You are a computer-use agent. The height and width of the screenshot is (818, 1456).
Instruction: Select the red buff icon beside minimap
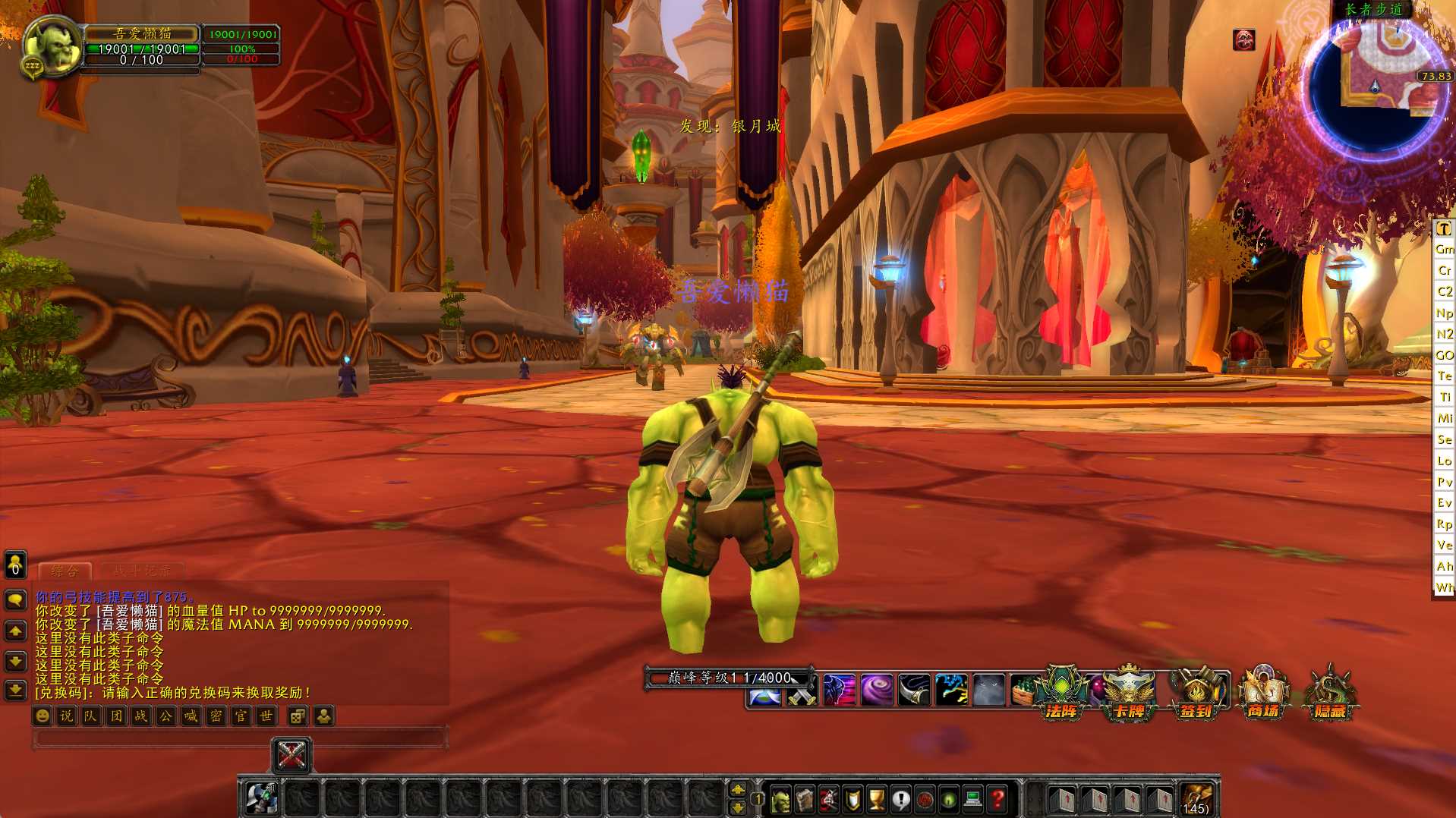coord(1243,39)
